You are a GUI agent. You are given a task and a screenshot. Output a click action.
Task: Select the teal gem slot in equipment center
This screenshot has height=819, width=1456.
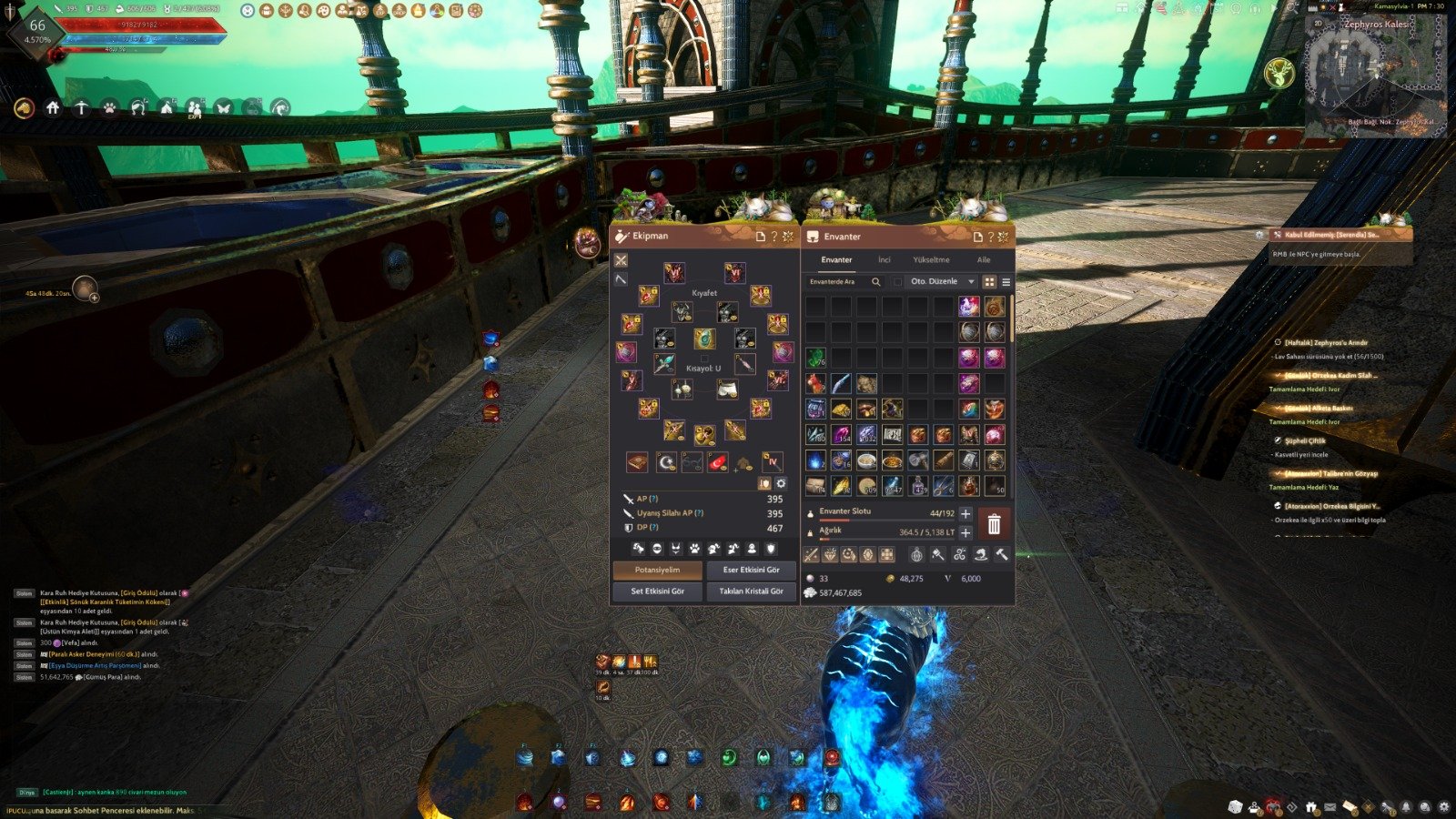click(x=704, y=339)
